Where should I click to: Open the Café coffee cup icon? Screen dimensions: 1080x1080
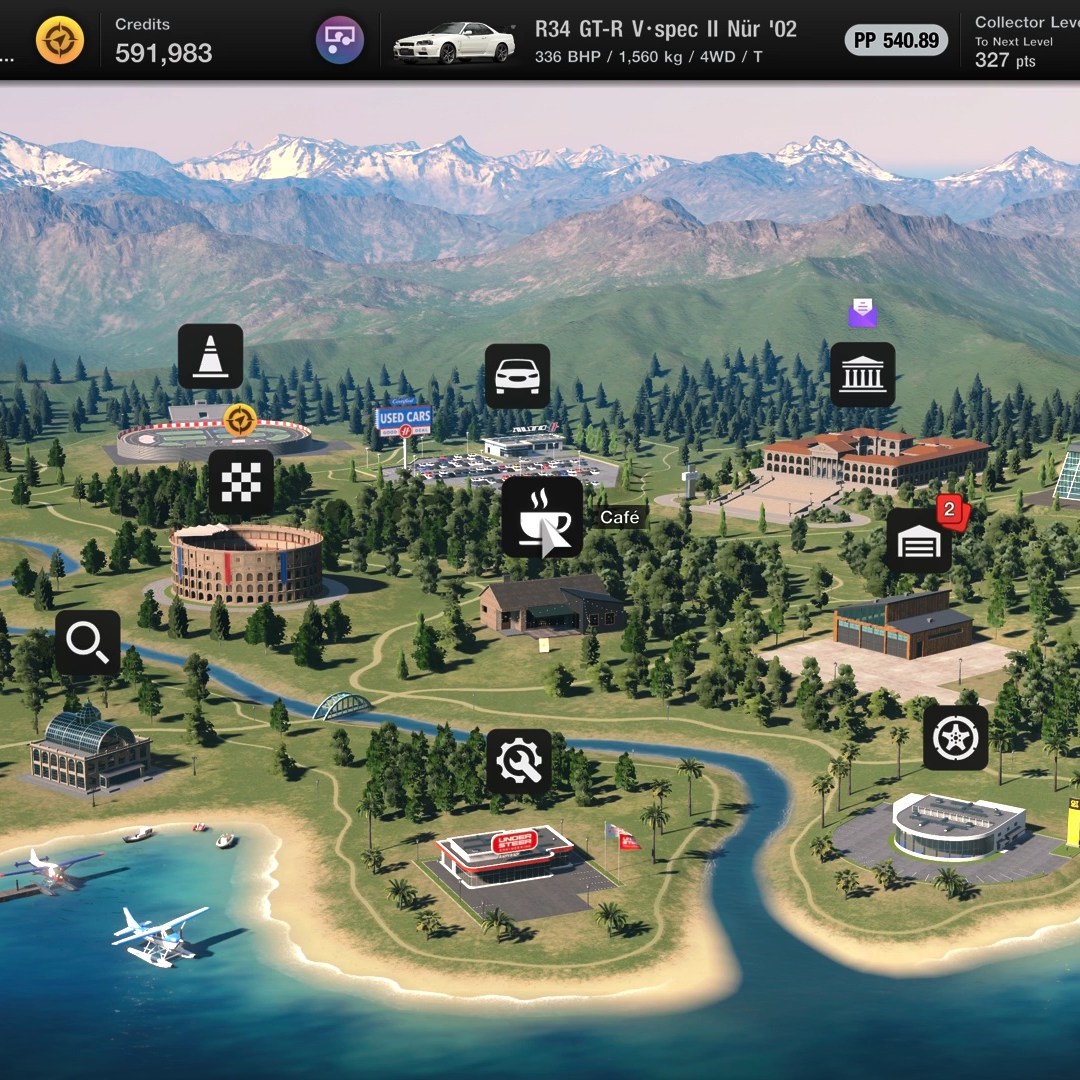pos(541,517)
